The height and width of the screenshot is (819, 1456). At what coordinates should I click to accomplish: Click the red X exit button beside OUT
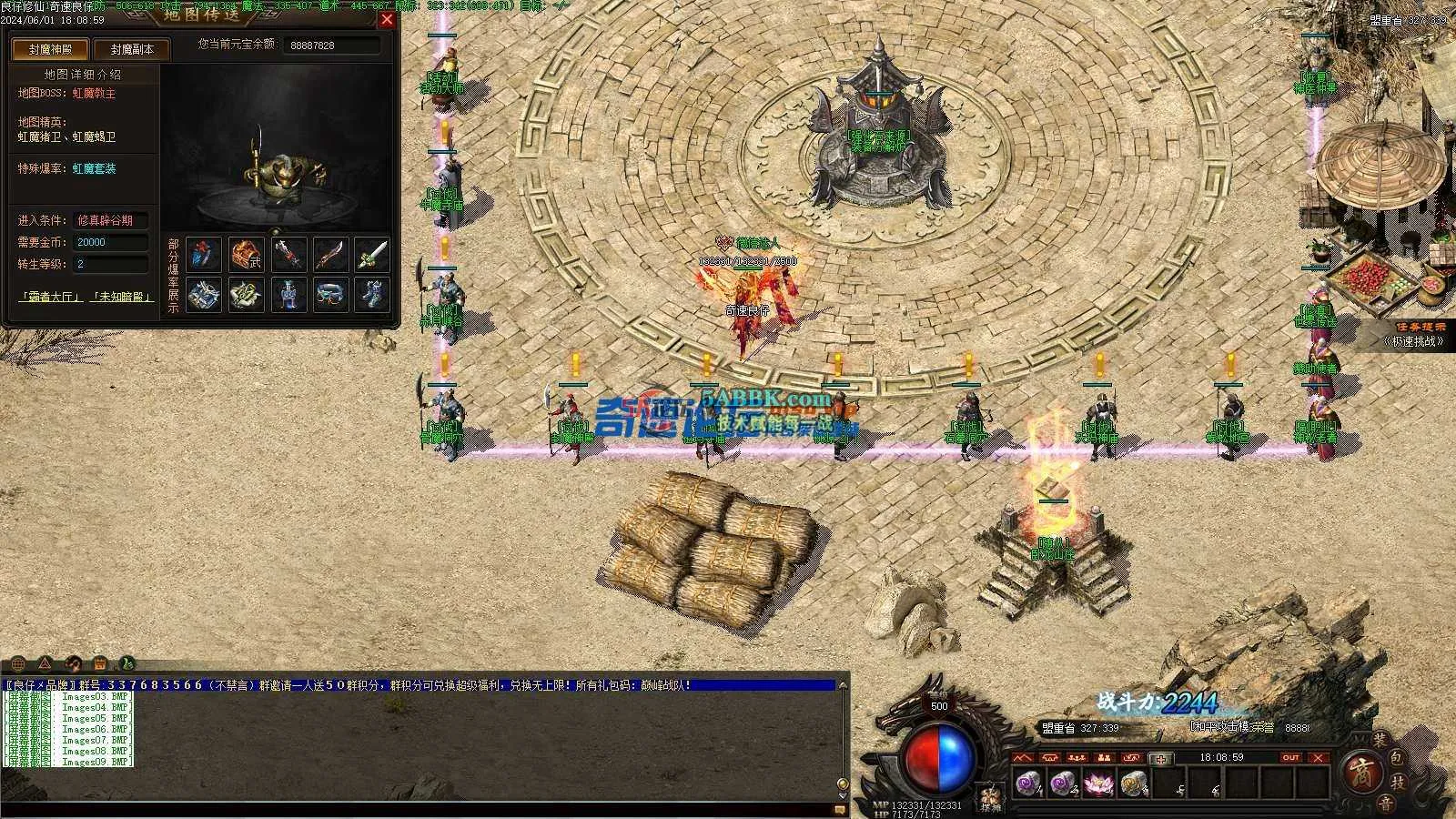tap(1319, 757)
